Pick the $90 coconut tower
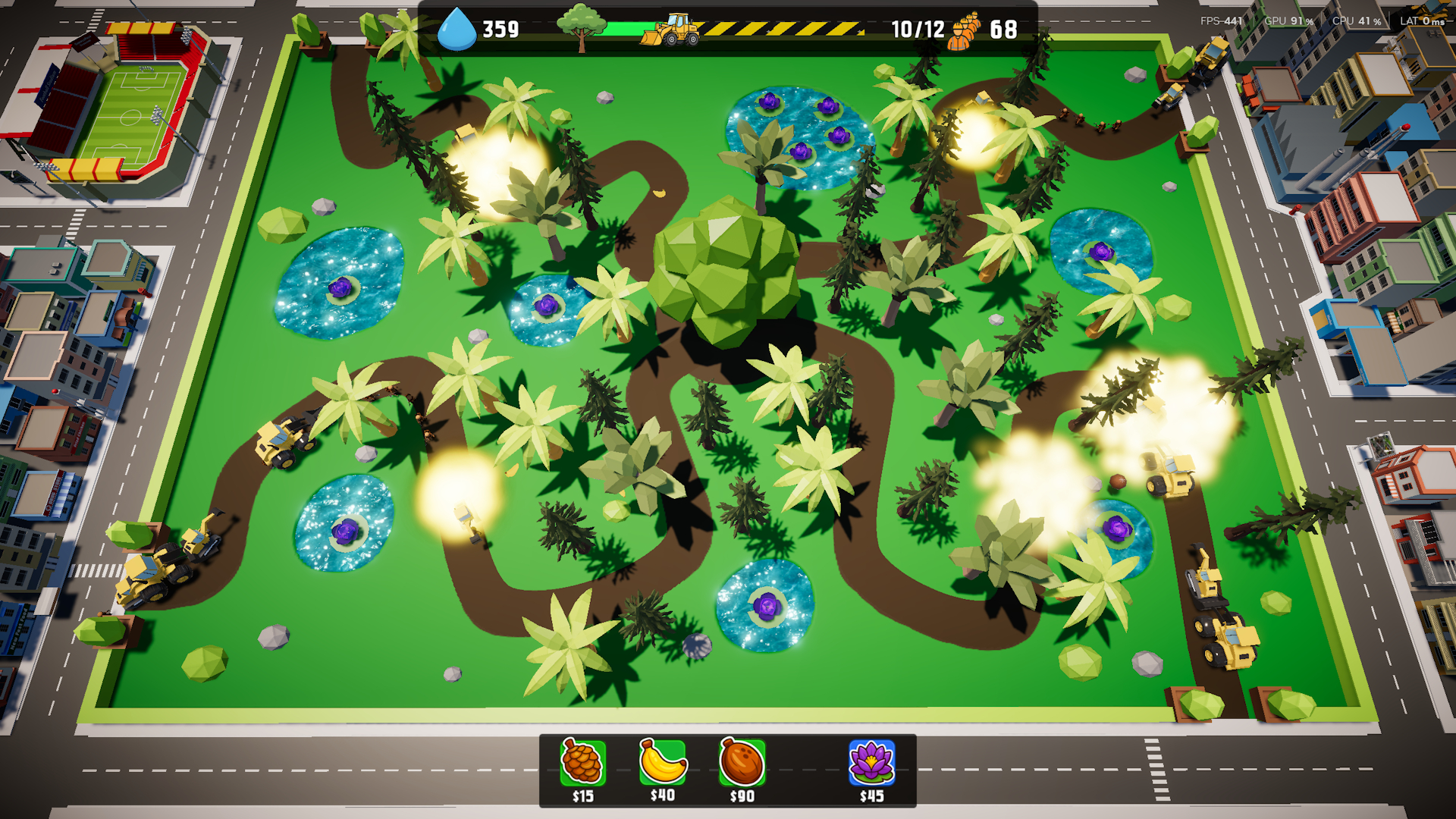1456x819 pixels. (x=742, y=763)
